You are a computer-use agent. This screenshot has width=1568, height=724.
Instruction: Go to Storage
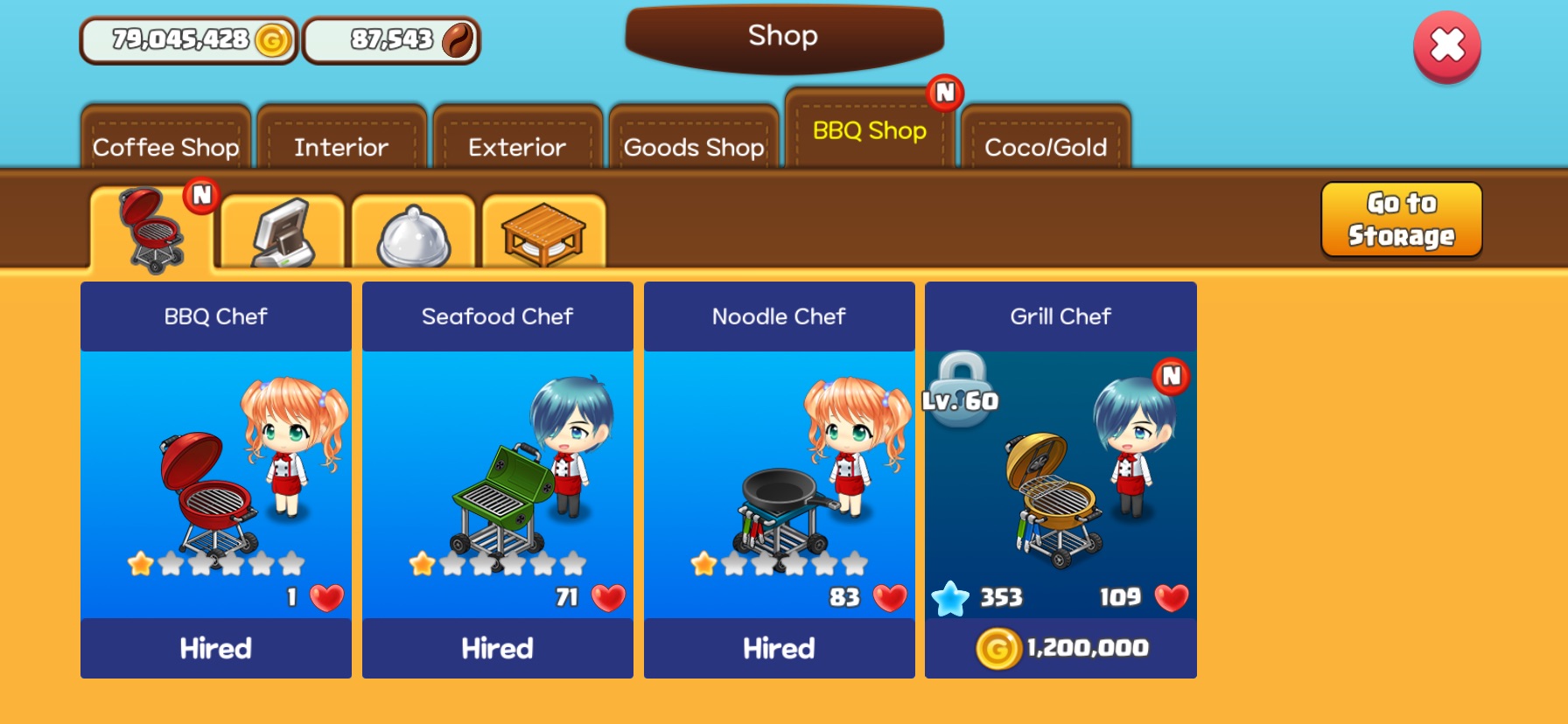pos(1401,219)
